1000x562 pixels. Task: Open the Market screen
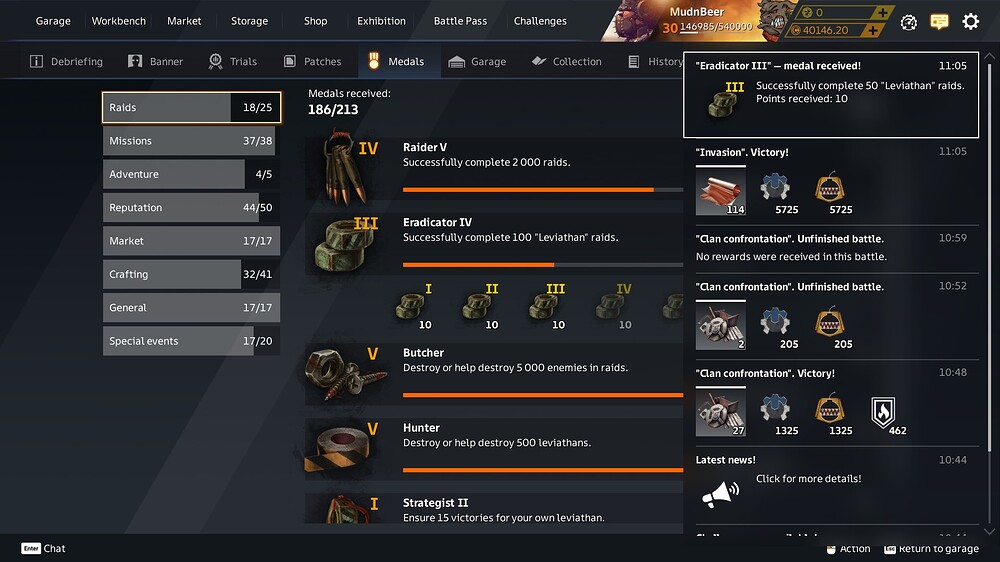pyautogui.click(x=184, y=21)
